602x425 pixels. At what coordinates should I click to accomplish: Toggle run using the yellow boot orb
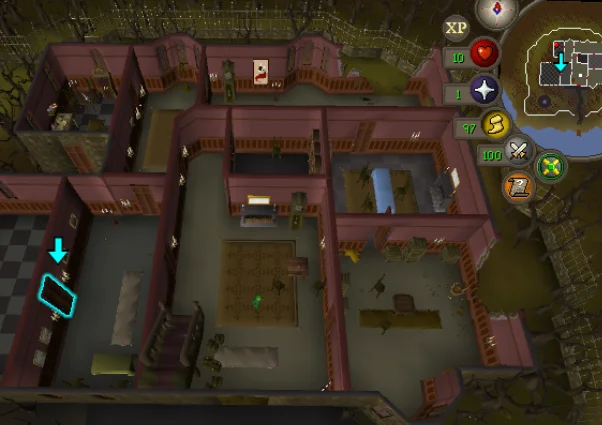click(x=494, y=125)
